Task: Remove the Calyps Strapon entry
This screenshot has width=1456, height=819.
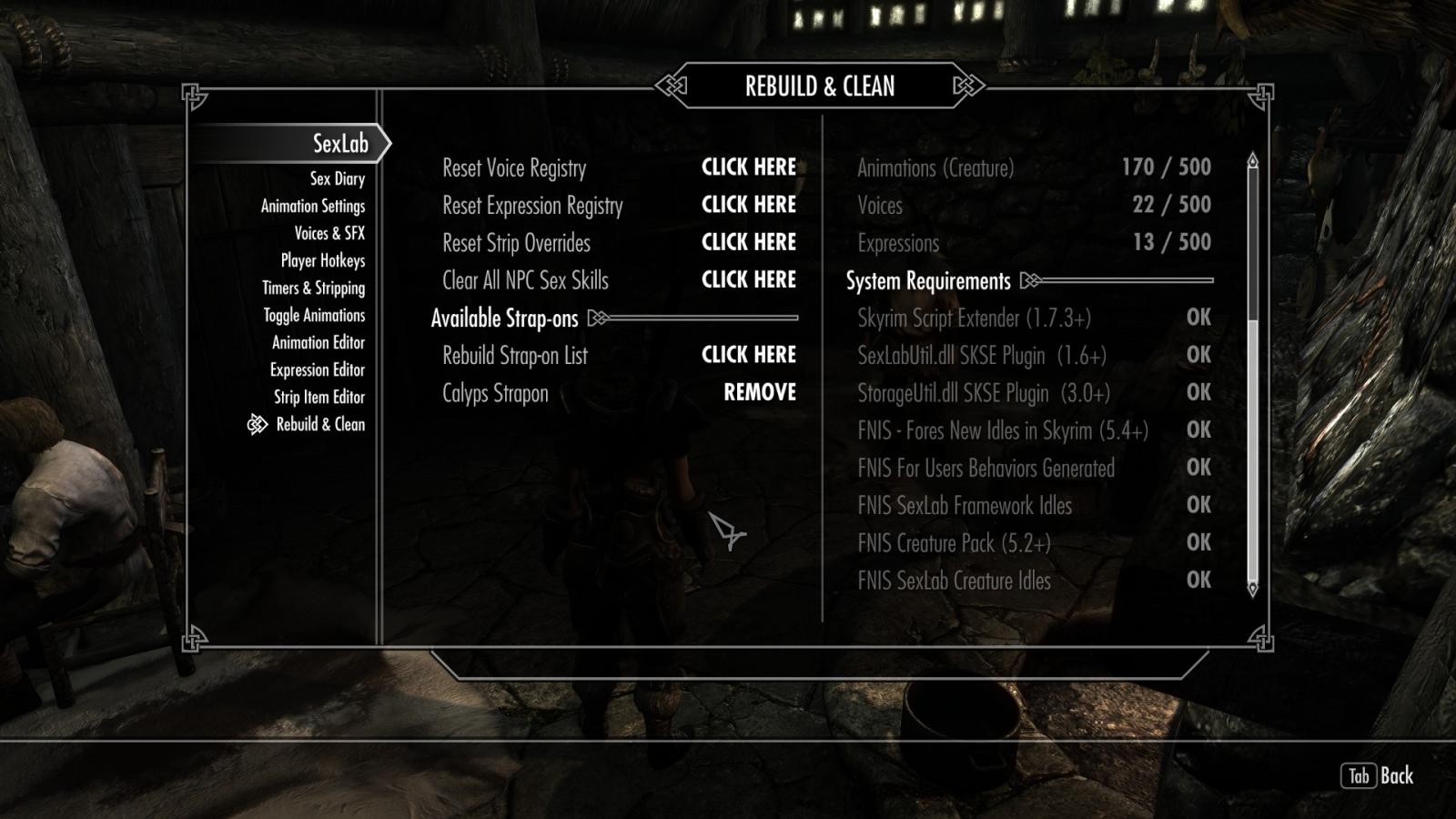Action: point(759,392)
